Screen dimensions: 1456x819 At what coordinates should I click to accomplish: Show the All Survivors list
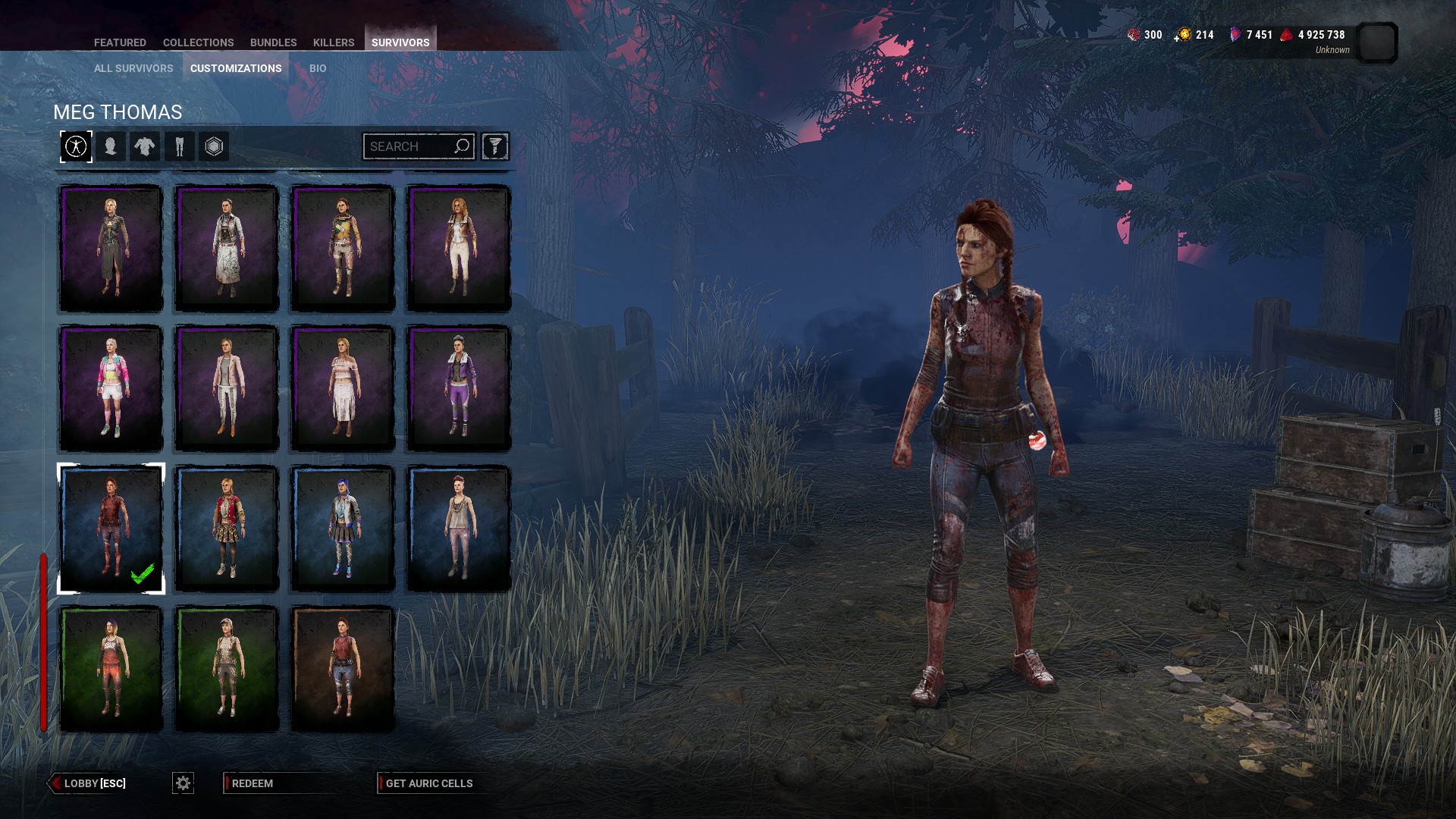[133, 68]
